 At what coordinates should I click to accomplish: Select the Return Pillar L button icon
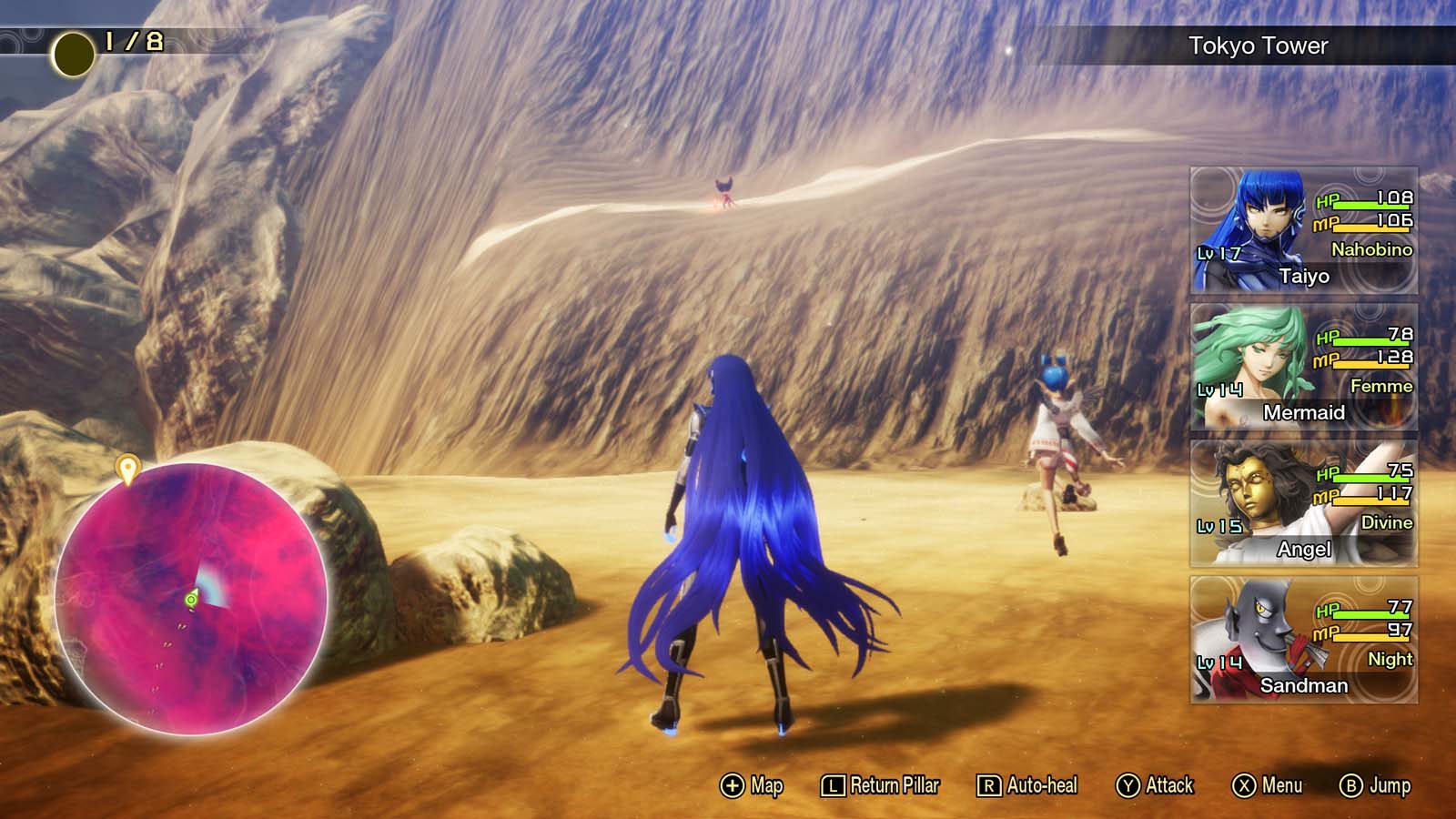(829, 784)
